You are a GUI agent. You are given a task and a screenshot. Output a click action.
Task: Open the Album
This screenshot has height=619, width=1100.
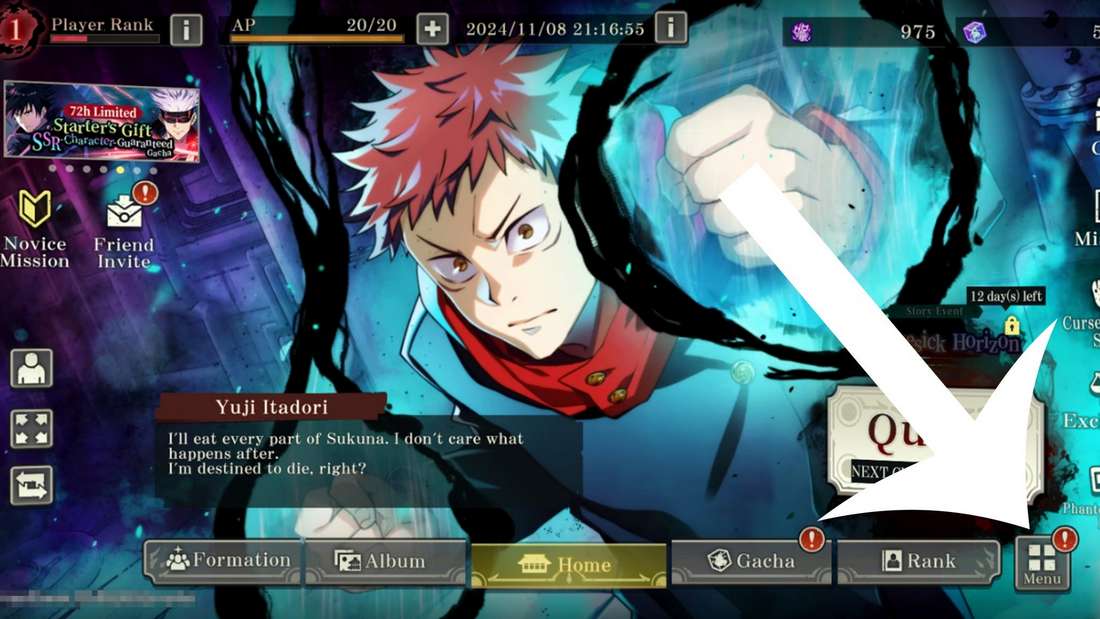384,562
